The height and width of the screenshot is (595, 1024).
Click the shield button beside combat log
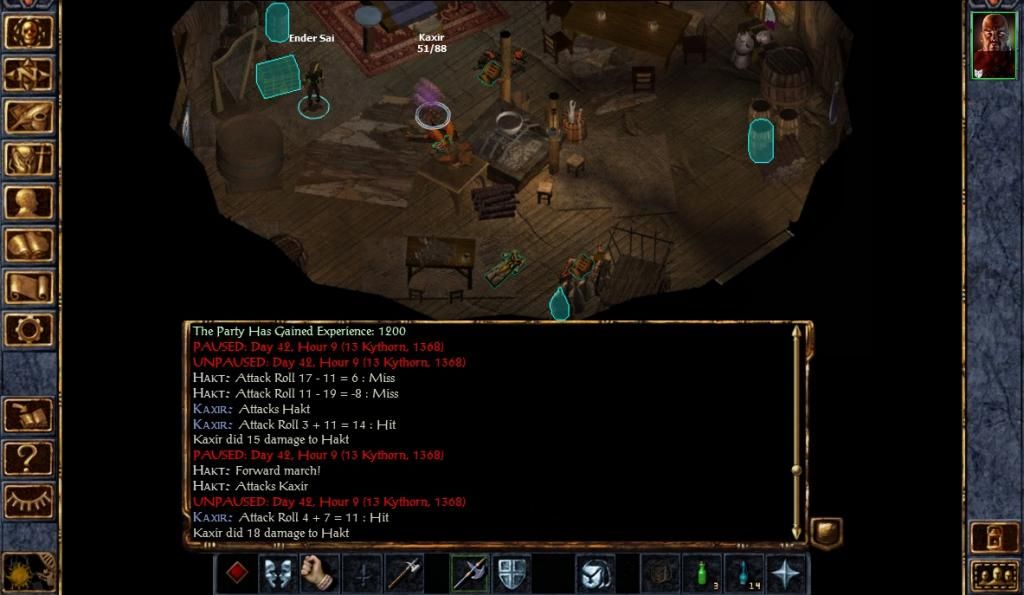coord(826,532)
